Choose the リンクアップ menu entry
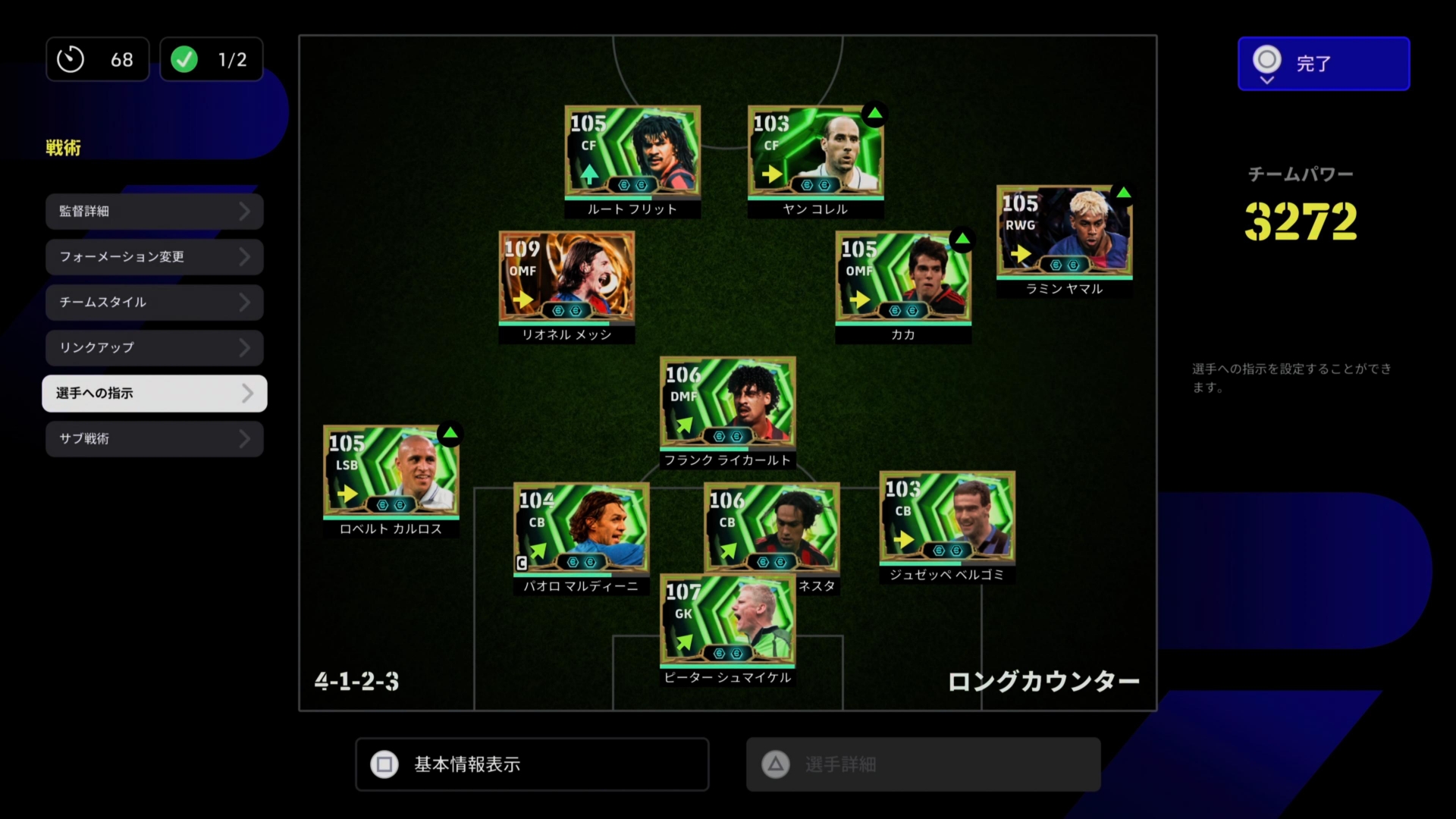Viewport: 1456px width, 819px height. 154,348
